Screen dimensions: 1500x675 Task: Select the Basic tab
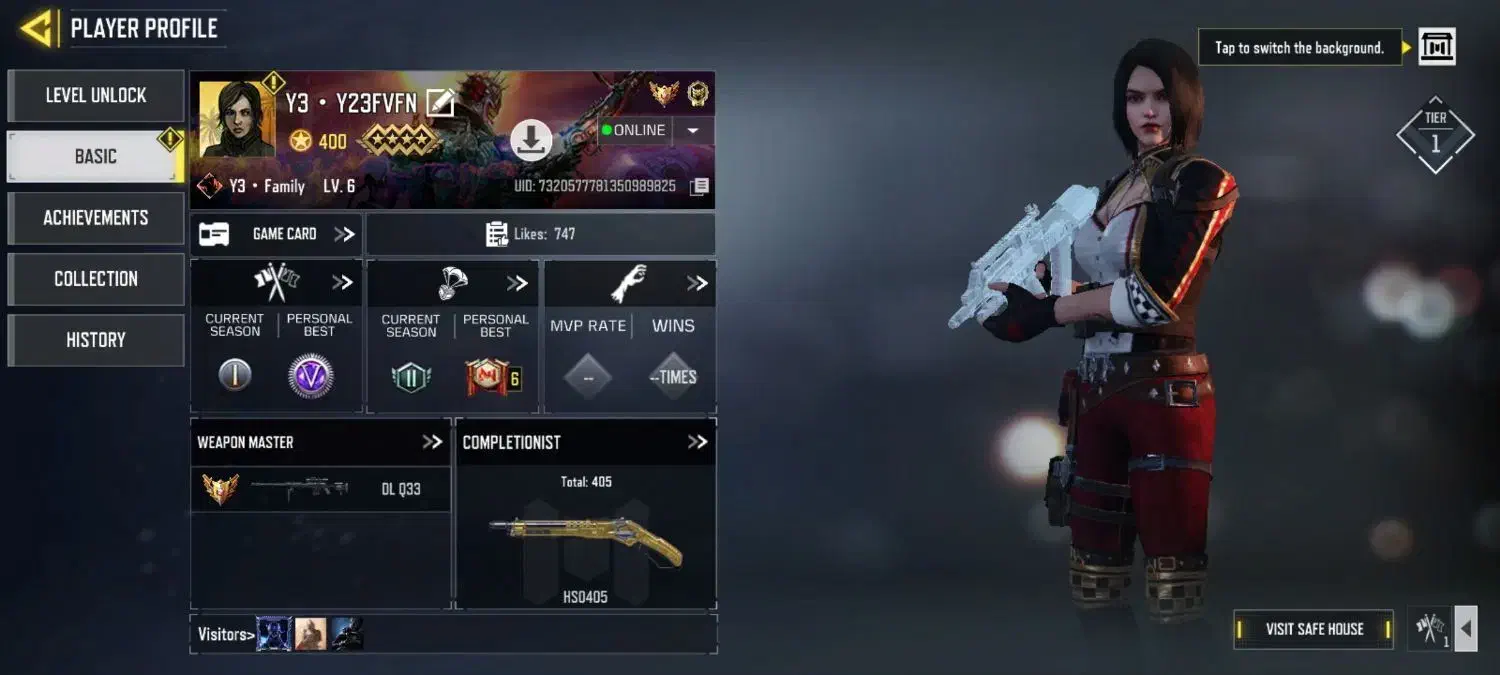pos(96,157)
